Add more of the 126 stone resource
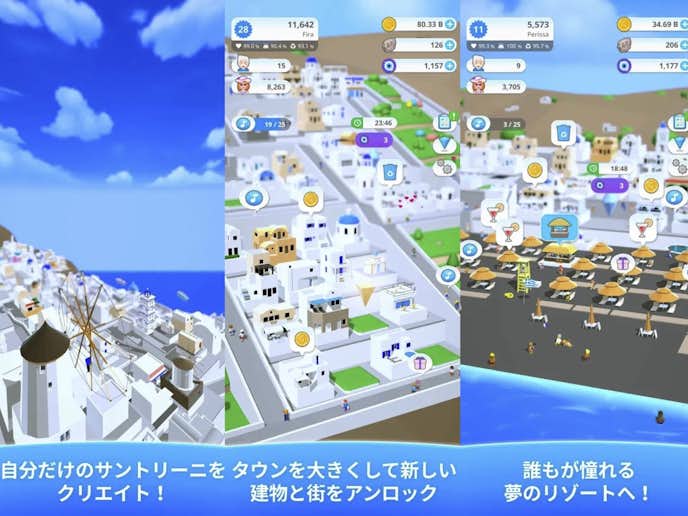The image size is (688, 516). pos(450,45)
